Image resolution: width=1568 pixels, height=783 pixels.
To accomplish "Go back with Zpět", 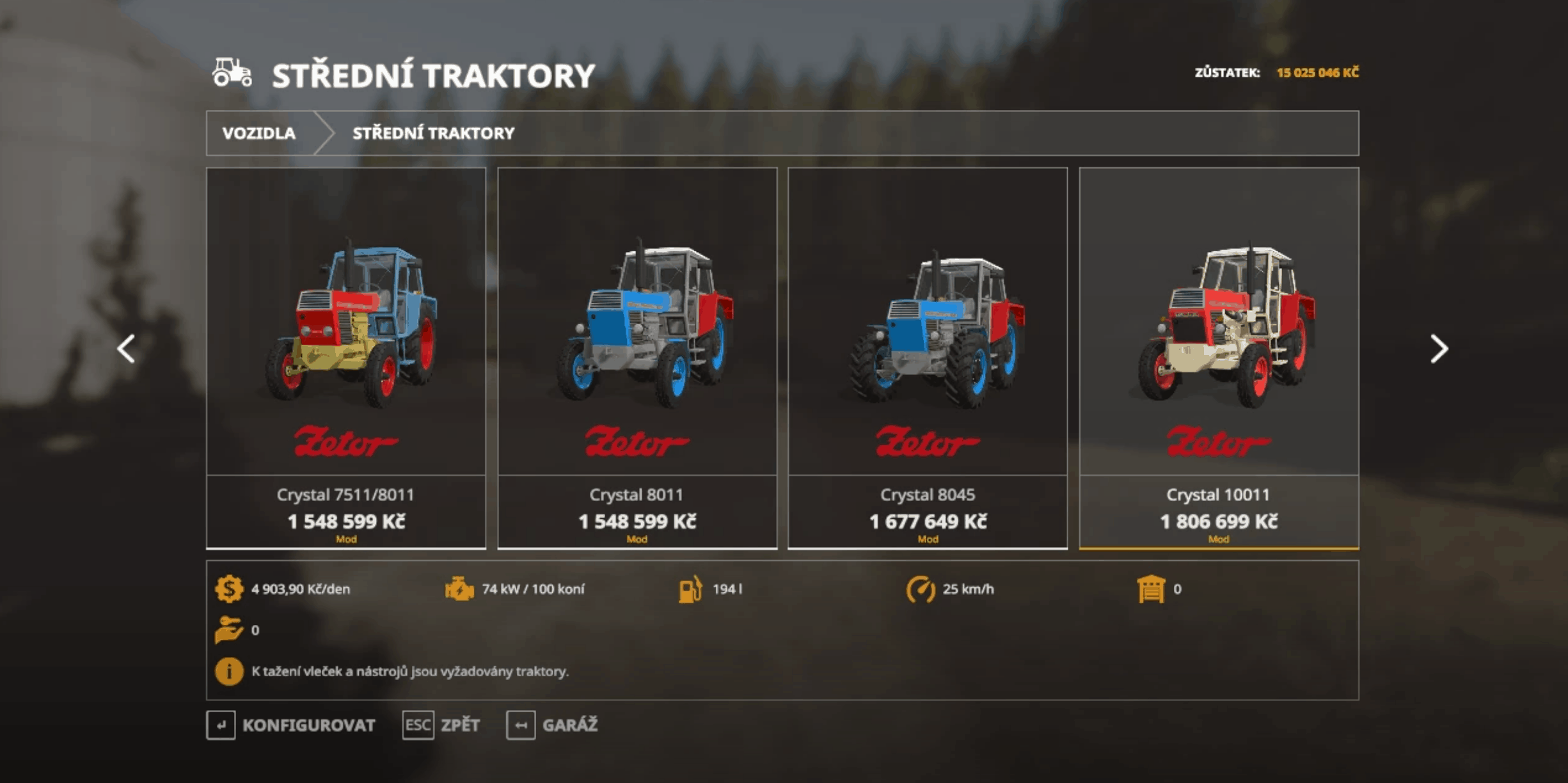I will 441,725.
